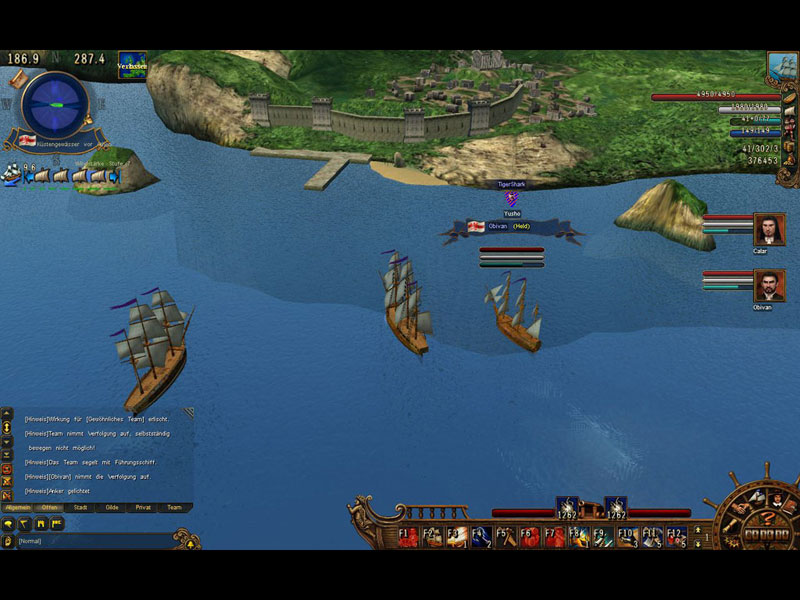Select Calar's party portrait
Viewport: 800px width, 600px height.
[x=768, y=229]
